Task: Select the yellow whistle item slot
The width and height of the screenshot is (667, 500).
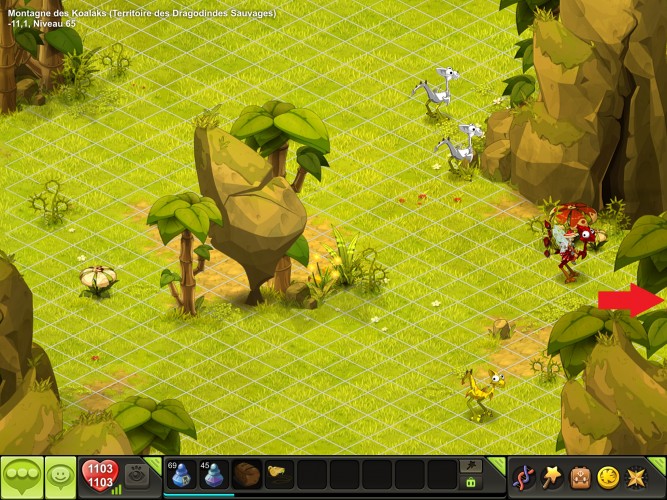Action: click(x=278, y=474)
